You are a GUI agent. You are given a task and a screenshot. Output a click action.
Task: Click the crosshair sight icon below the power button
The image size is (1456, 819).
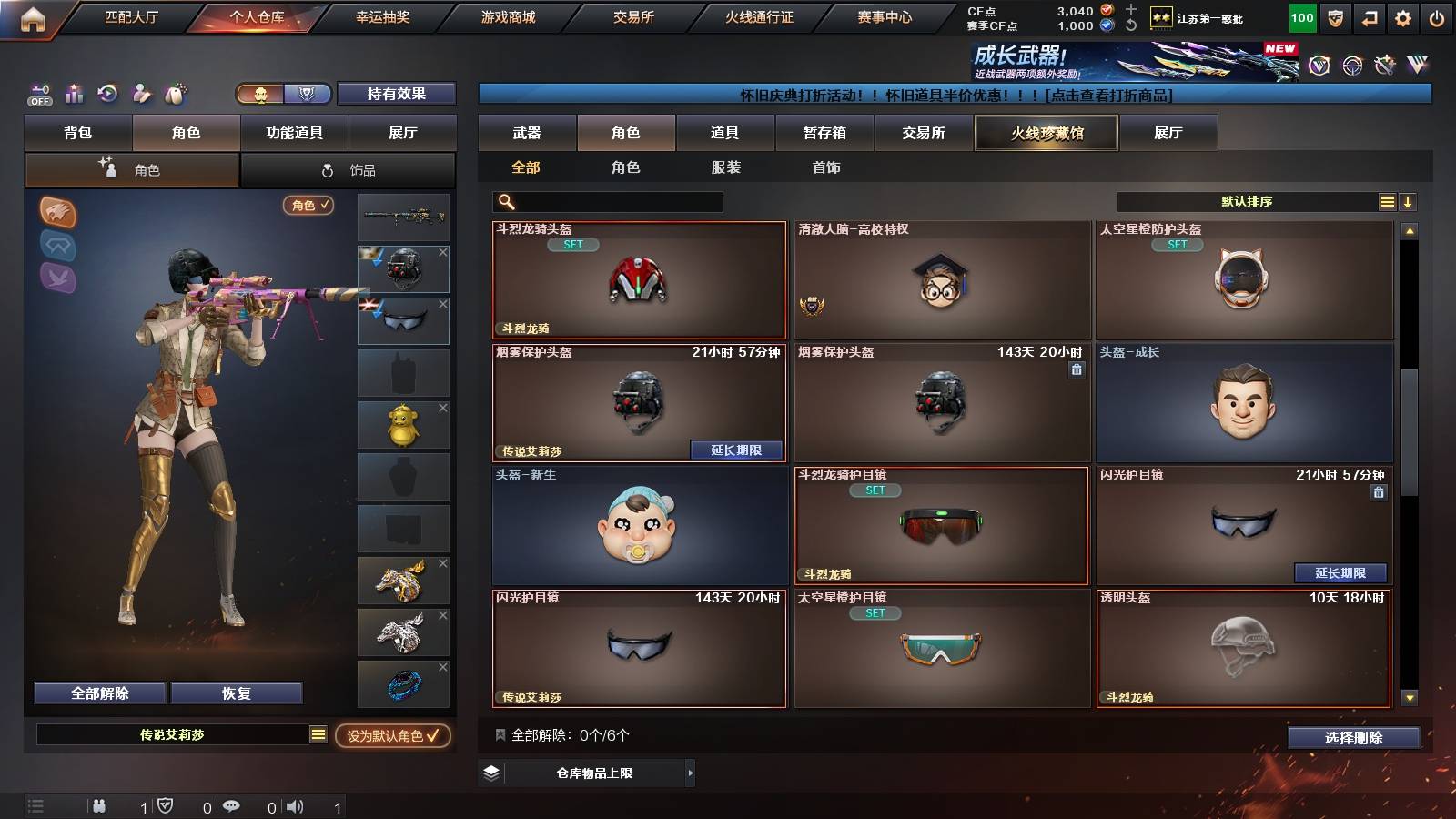[x=1351, y=66]
